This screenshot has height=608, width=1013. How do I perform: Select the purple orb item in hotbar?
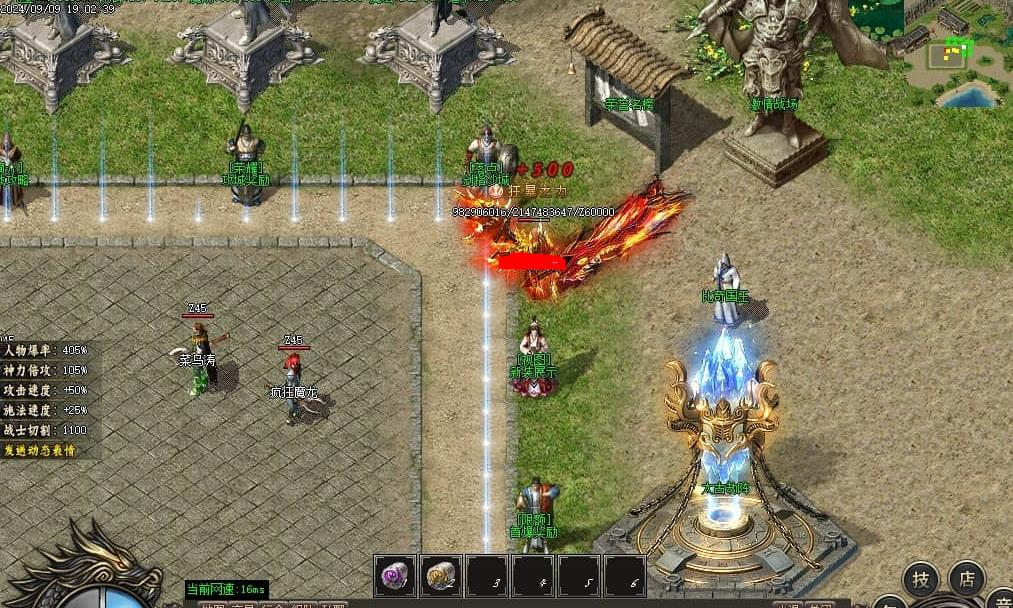(x=396, y=576)
